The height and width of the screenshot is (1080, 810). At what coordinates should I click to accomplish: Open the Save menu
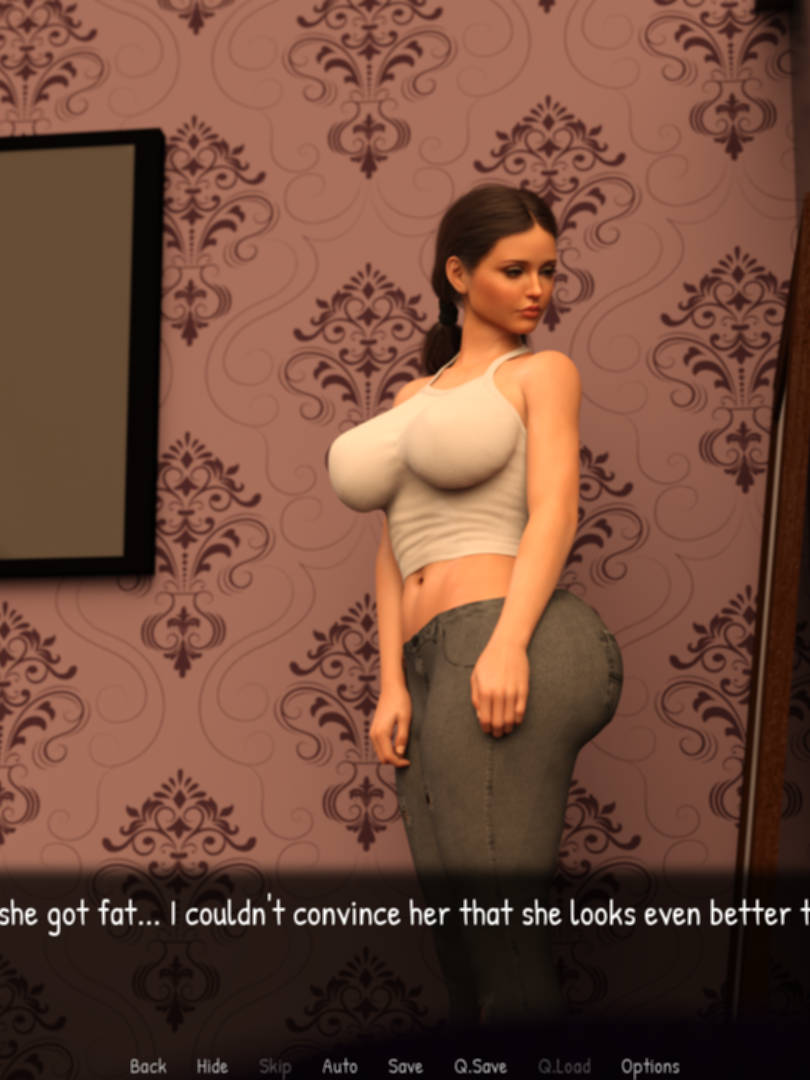(x=405, y=1066)
